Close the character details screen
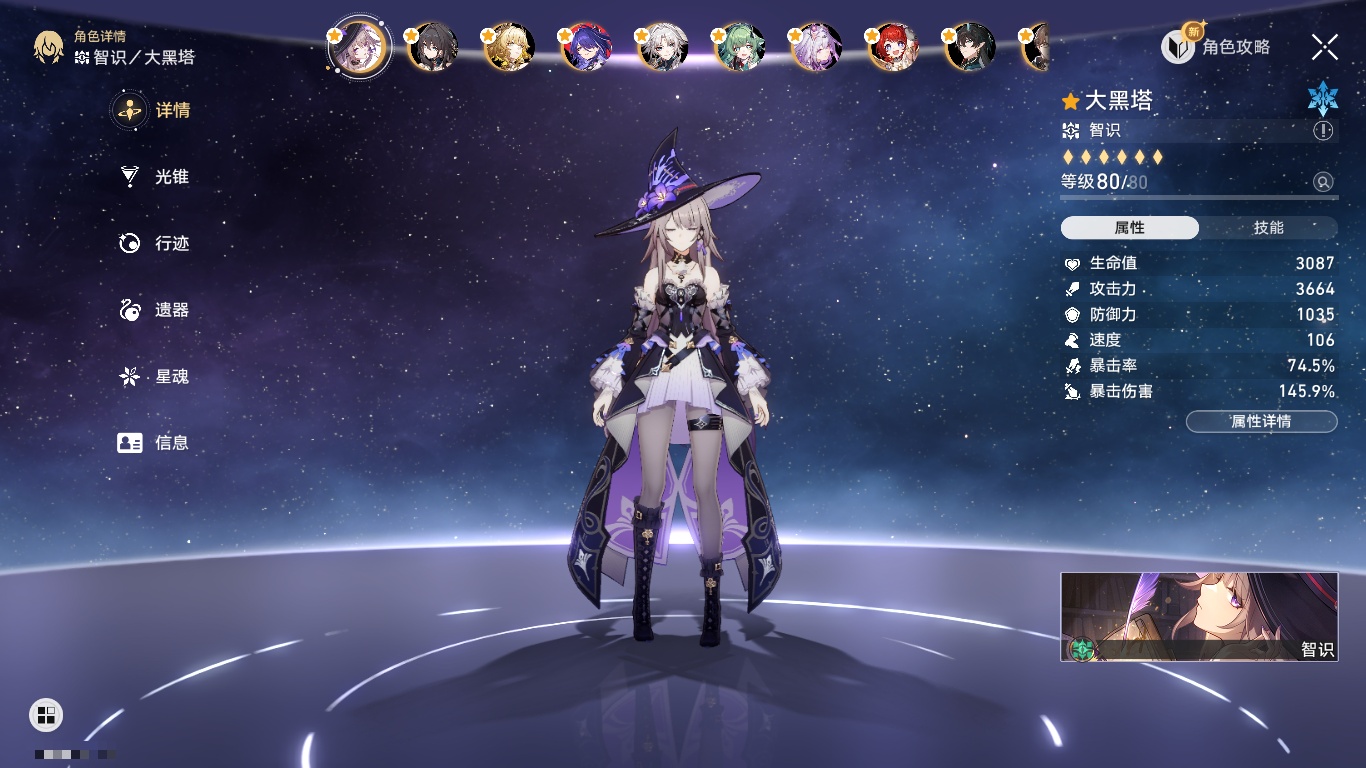 [1325, 46]
